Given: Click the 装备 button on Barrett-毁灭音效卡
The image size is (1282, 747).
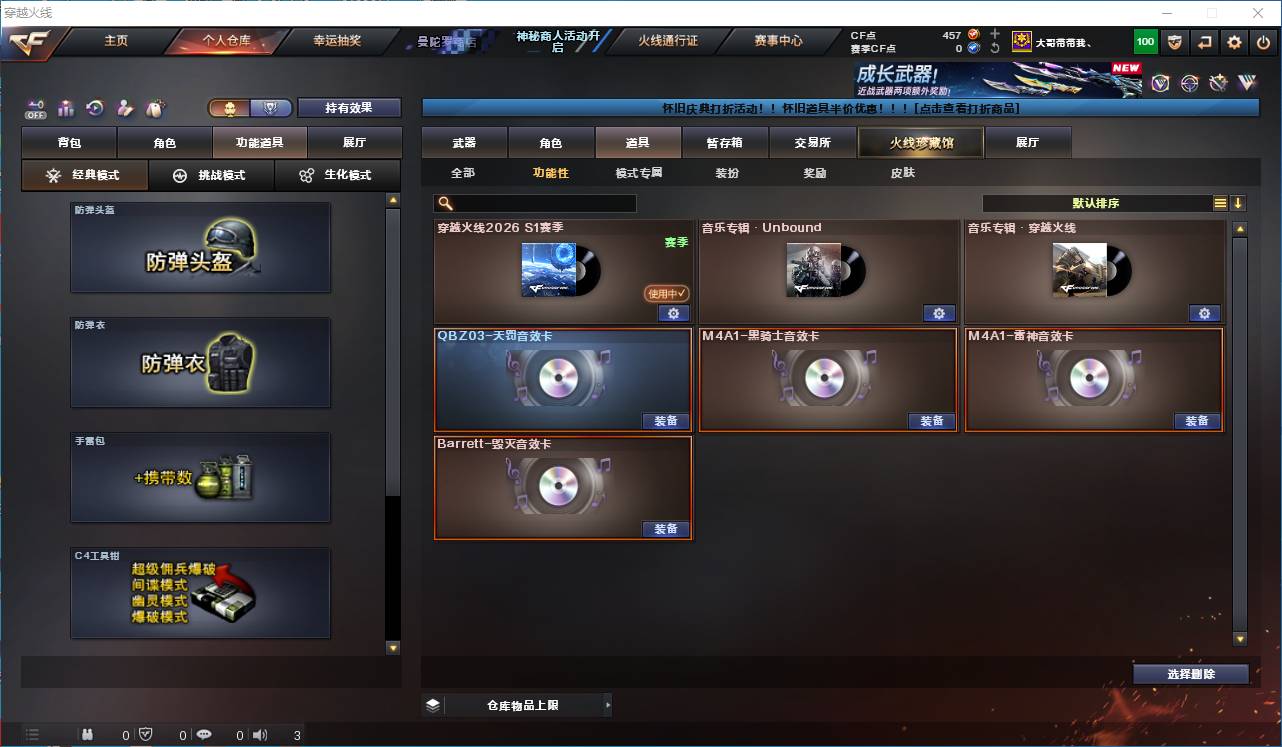Looking at the screenshot, I should point(666,529).
